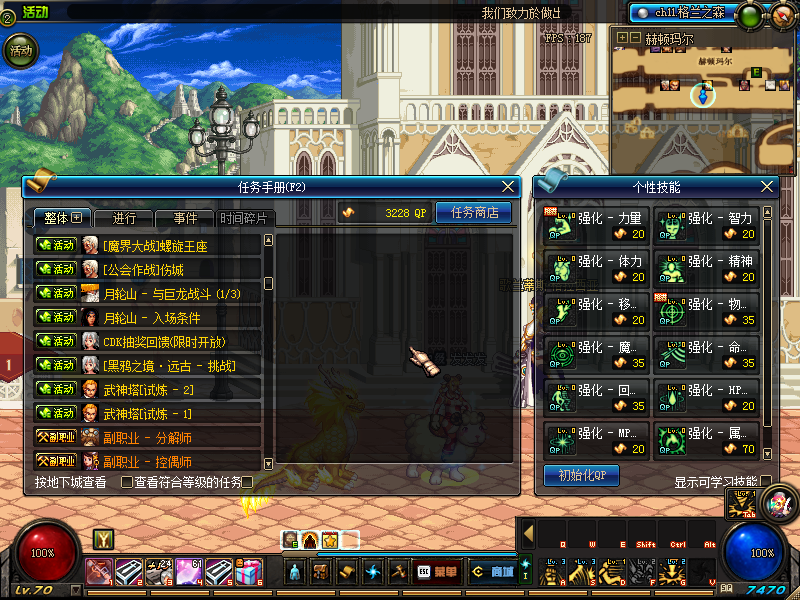
Task: Switch to the 事件 quest tab
Action: (x=185, y=218)
